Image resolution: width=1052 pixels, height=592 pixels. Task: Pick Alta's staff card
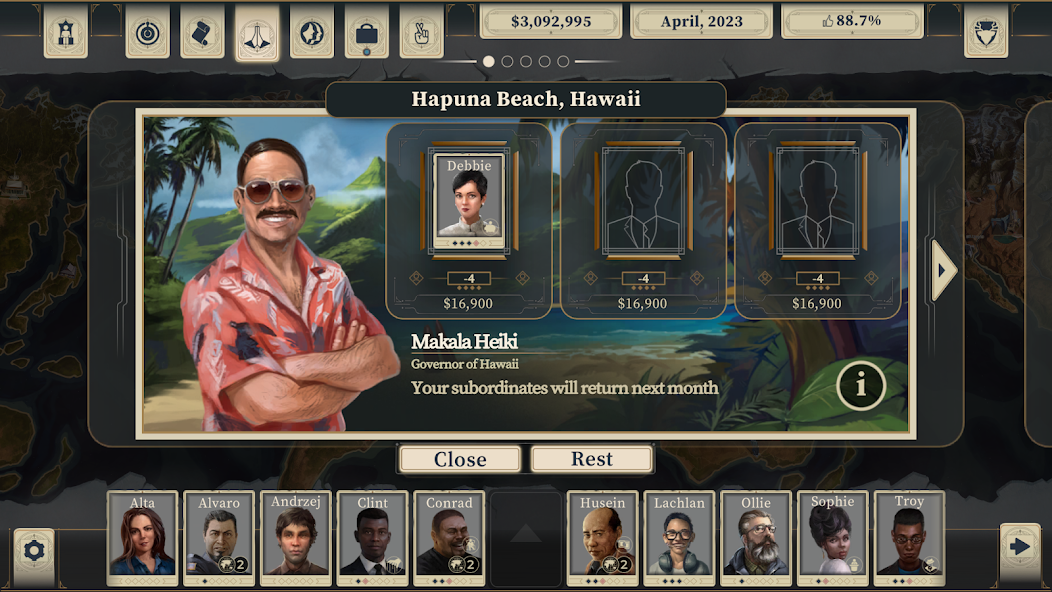click(142, 538)
